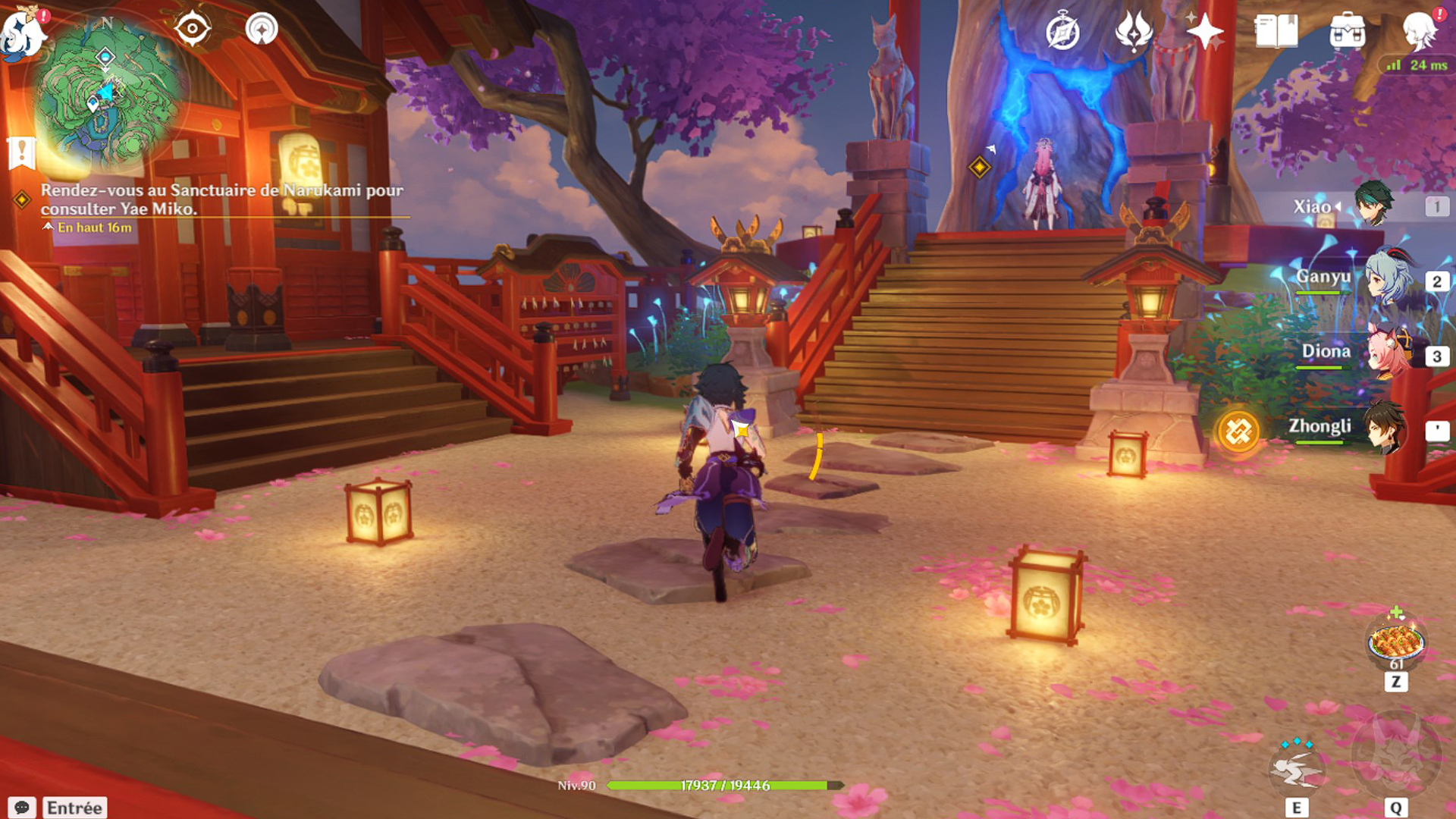Open the quest exclamation bookmark icon
1456x819 pixels.
click(22, 152)
